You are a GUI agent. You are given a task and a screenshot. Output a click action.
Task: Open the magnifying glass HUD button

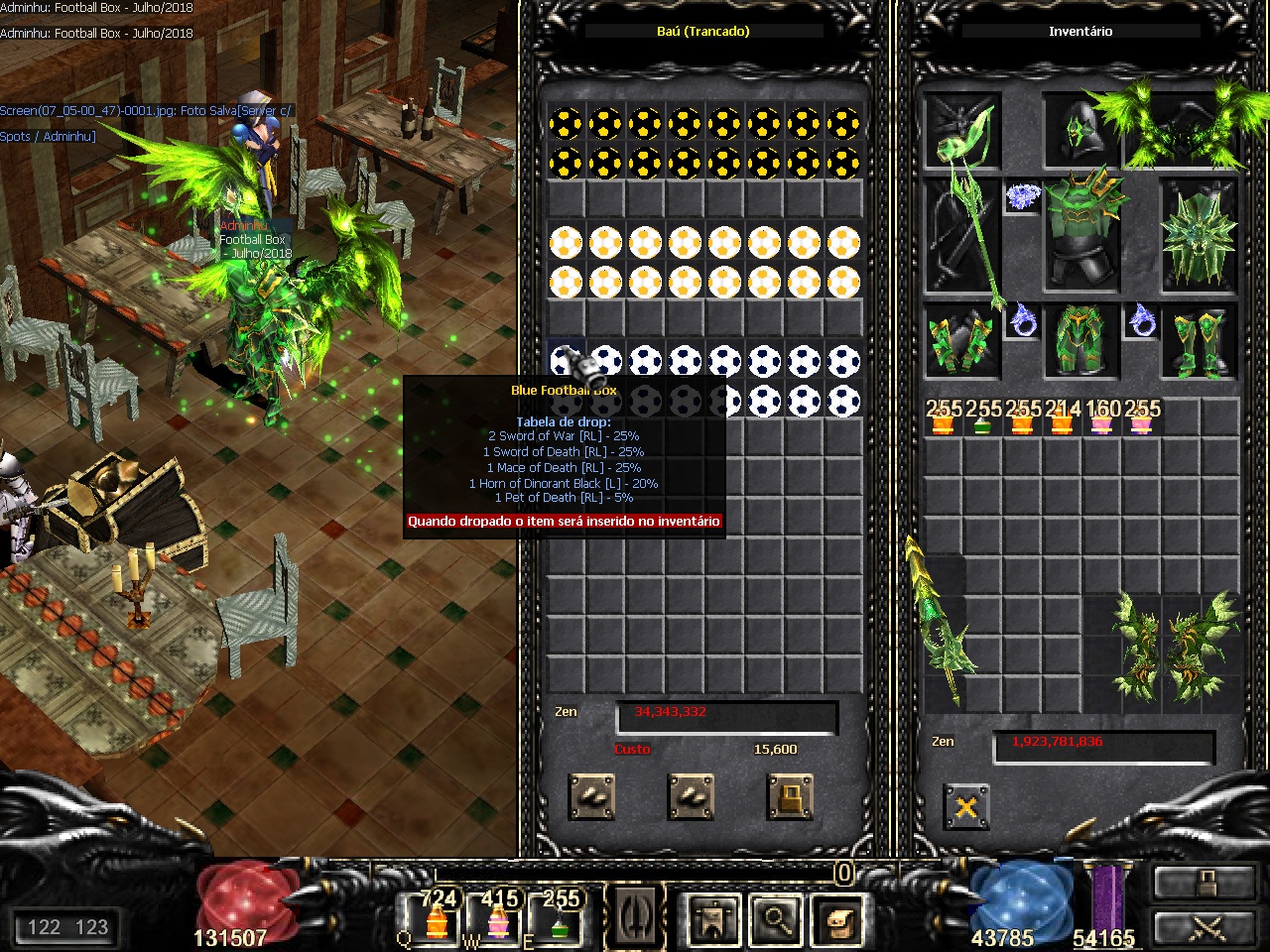[x=775, y=920]
